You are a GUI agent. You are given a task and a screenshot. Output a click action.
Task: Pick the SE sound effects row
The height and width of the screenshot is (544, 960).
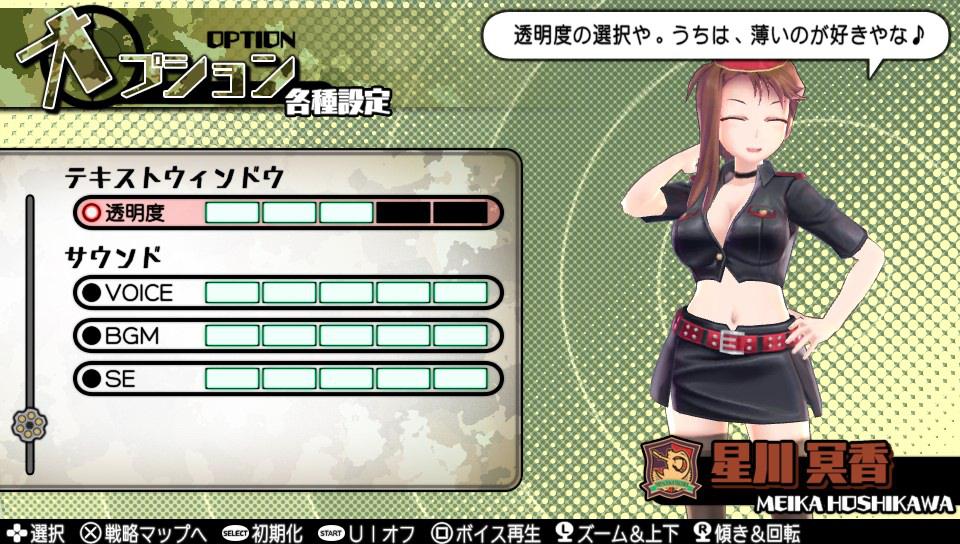[287, 379]
